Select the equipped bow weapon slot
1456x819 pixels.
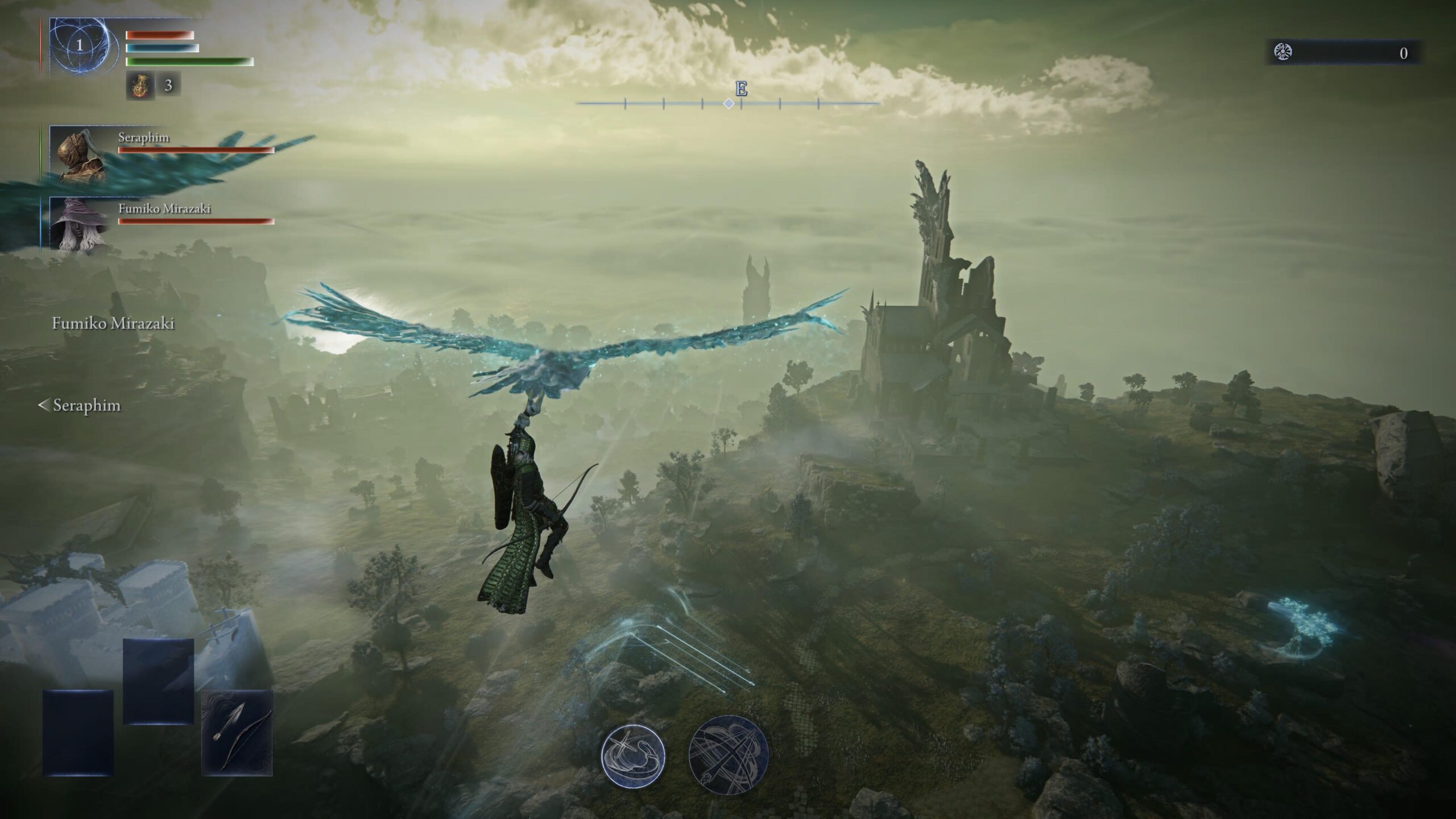(x=237, y=733)
